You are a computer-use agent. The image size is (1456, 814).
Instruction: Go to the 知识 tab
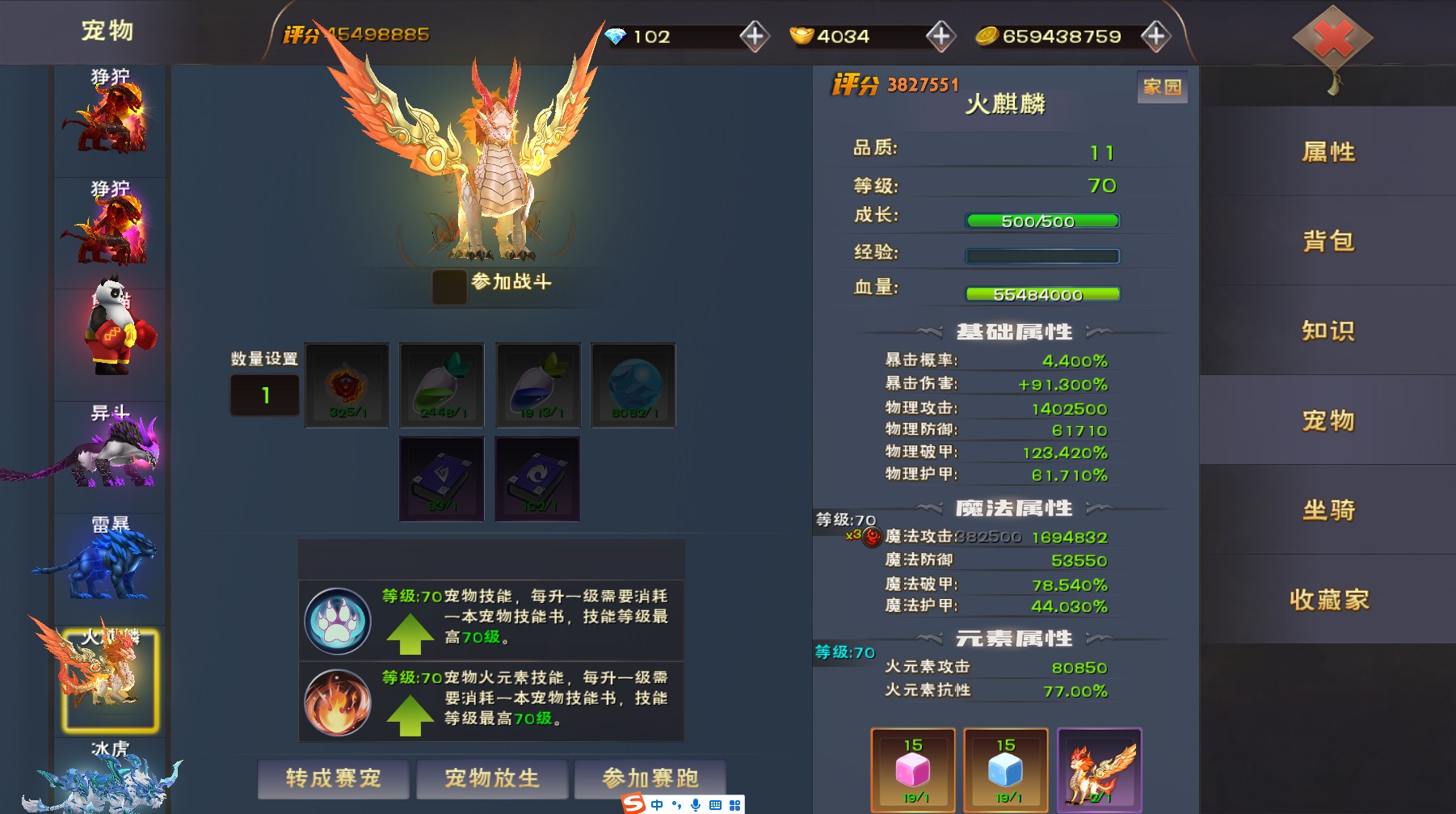[1328, 331]
